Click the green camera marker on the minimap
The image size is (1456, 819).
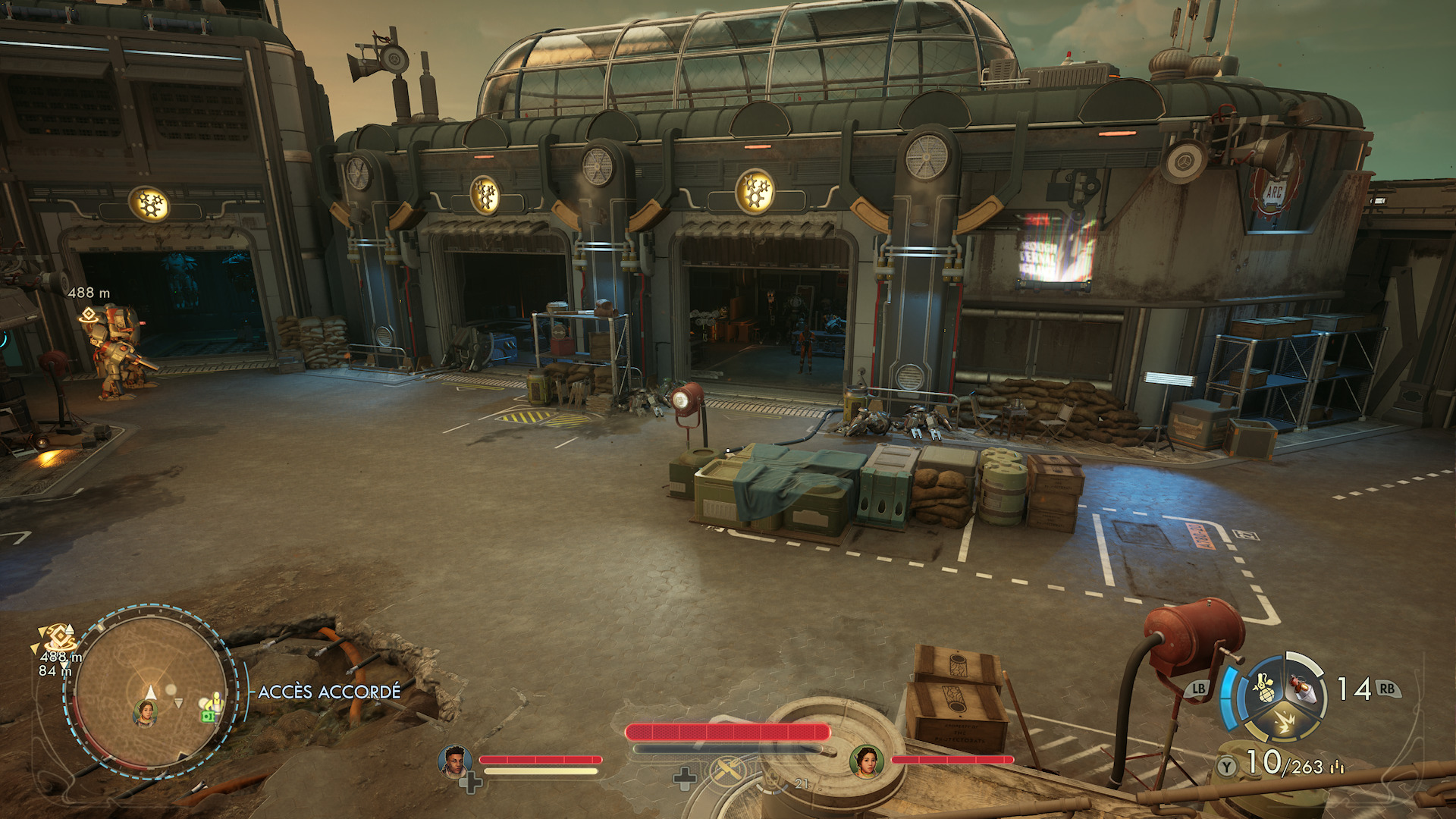[x=207, y=716]
